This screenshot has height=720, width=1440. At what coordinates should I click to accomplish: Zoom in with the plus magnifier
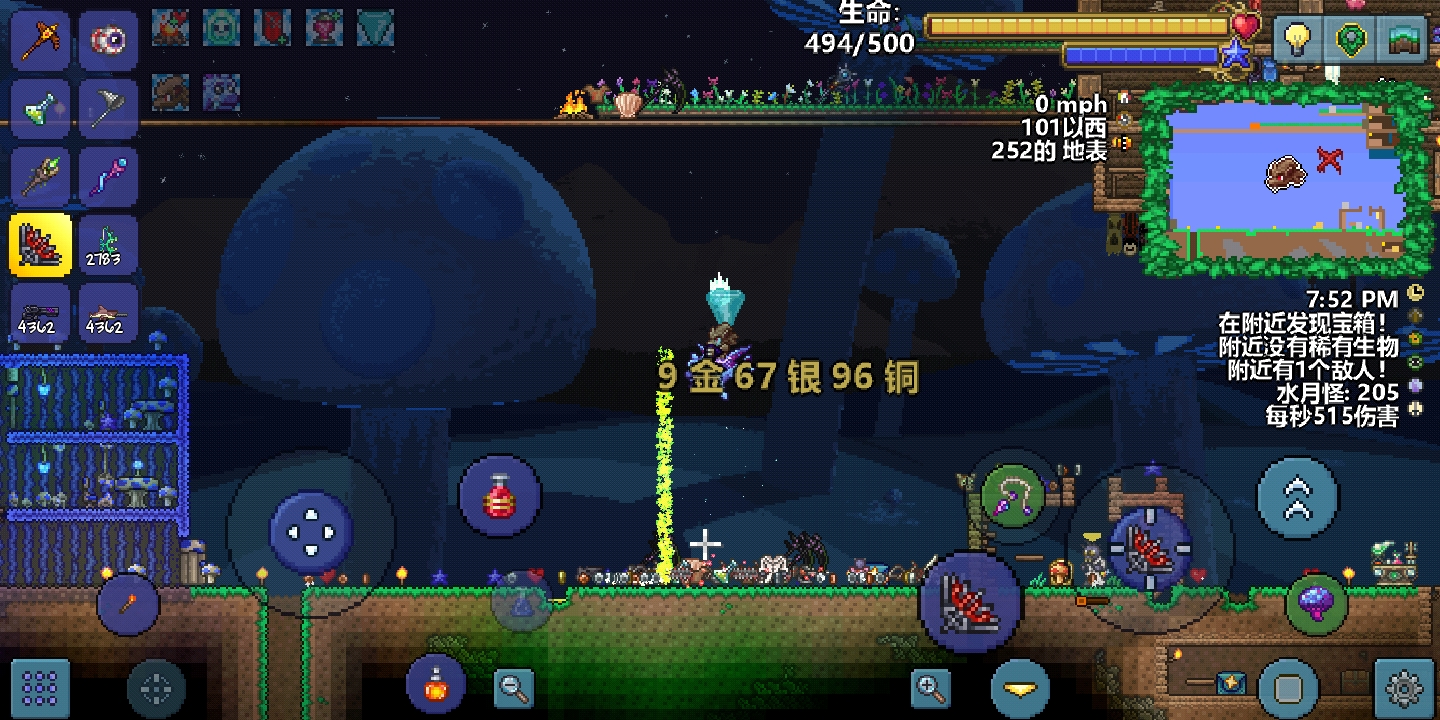931,687
